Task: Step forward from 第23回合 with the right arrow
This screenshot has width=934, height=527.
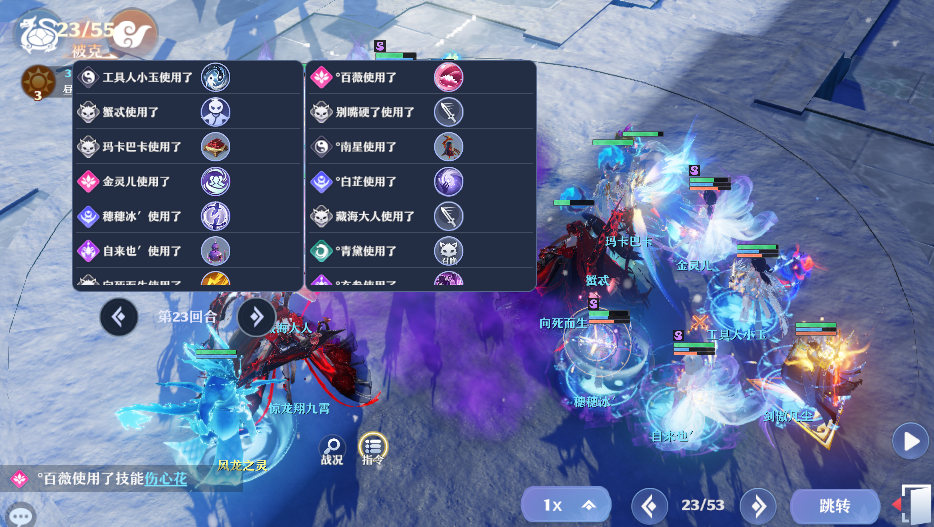Action: coord(256,317)
